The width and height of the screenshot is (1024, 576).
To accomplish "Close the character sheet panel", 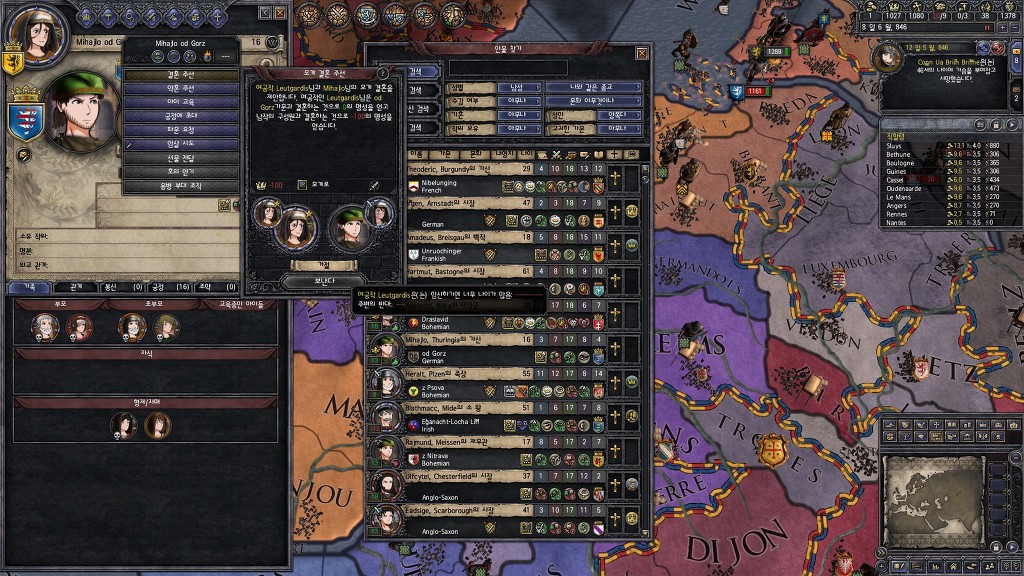I will pyautogui.click(x=280, y=13).
